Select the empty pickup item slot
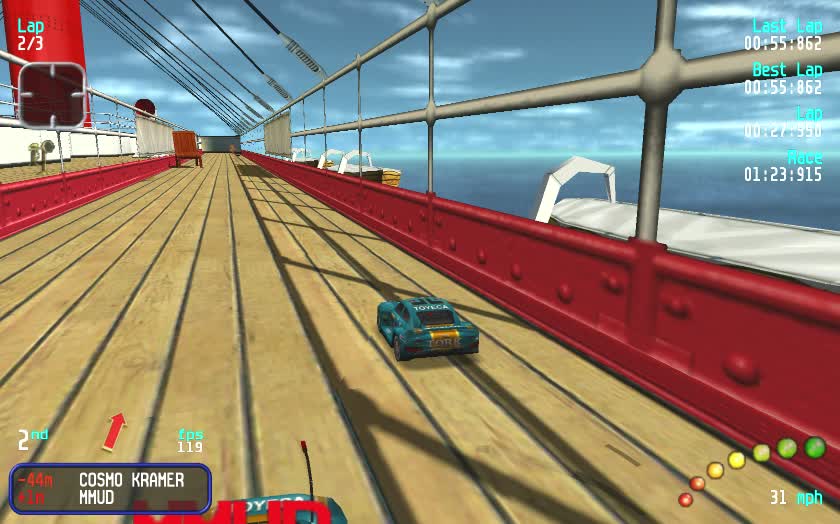Viewport: 840px width, 524px height. point(52,95)
